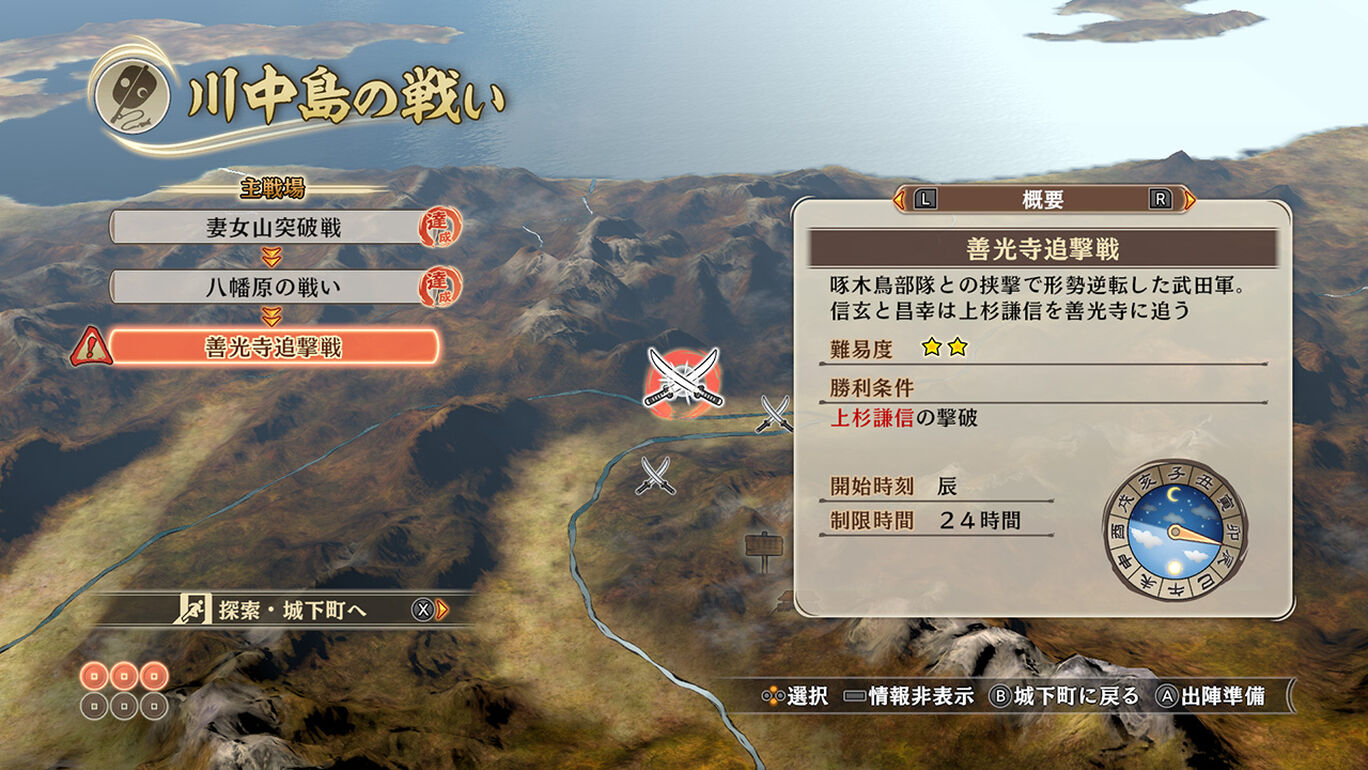Viewport: 1368px width, 770px height.
Task: Open the 概要 overview tab header
Action: 1043,200
